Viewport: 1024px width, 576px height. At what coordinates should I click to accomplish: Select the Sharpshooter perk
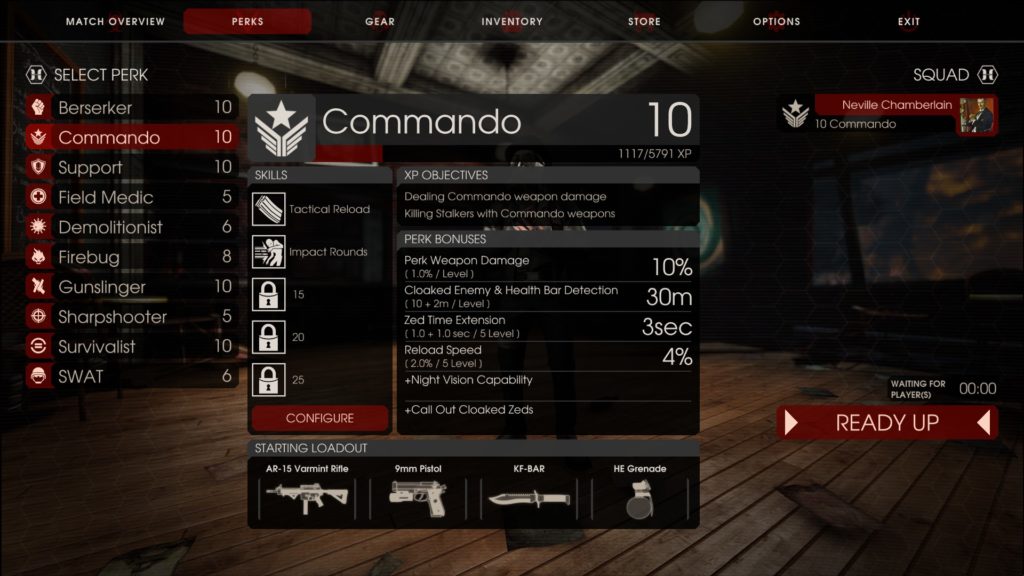click(x=131, y=317)
